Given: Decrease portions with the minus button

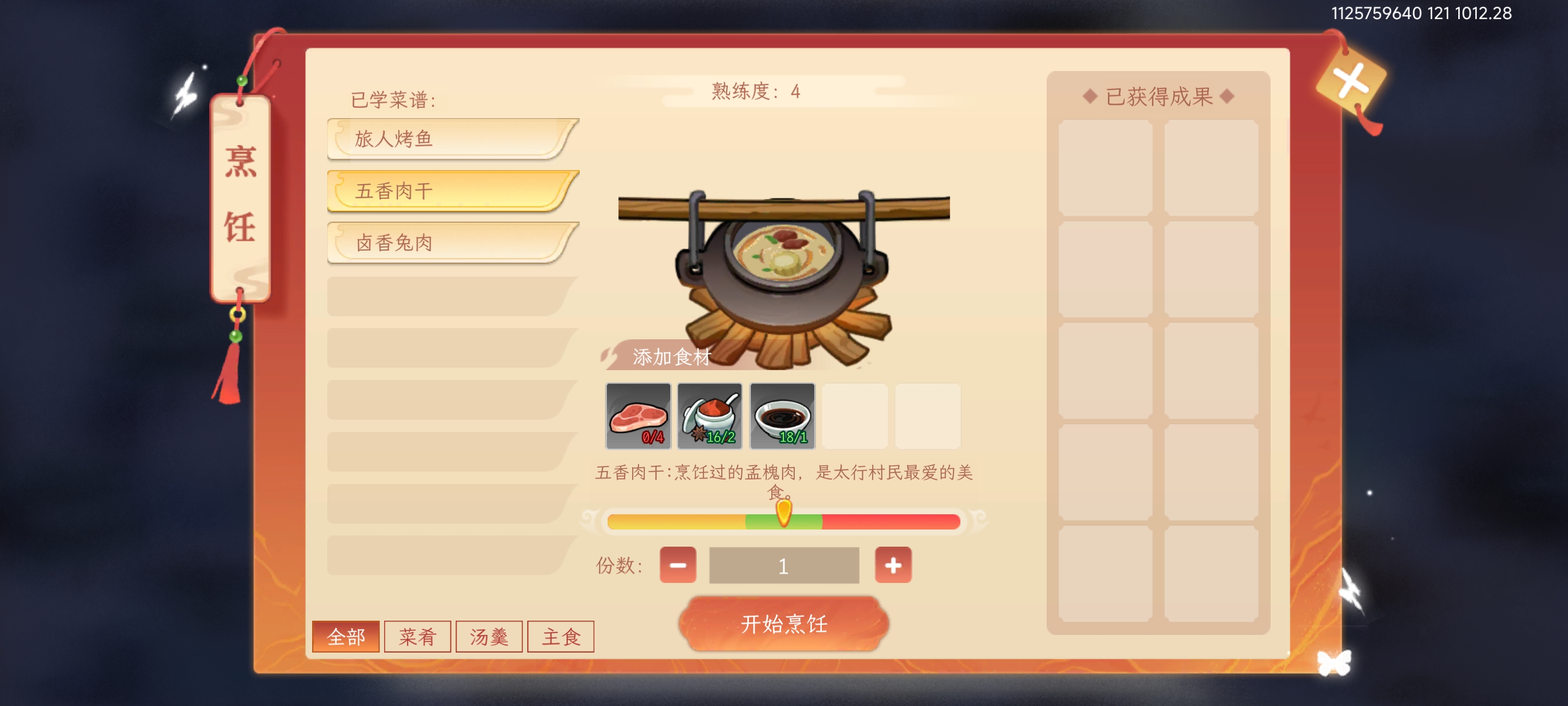Looking at the screenshot, I should pos(677,565).
